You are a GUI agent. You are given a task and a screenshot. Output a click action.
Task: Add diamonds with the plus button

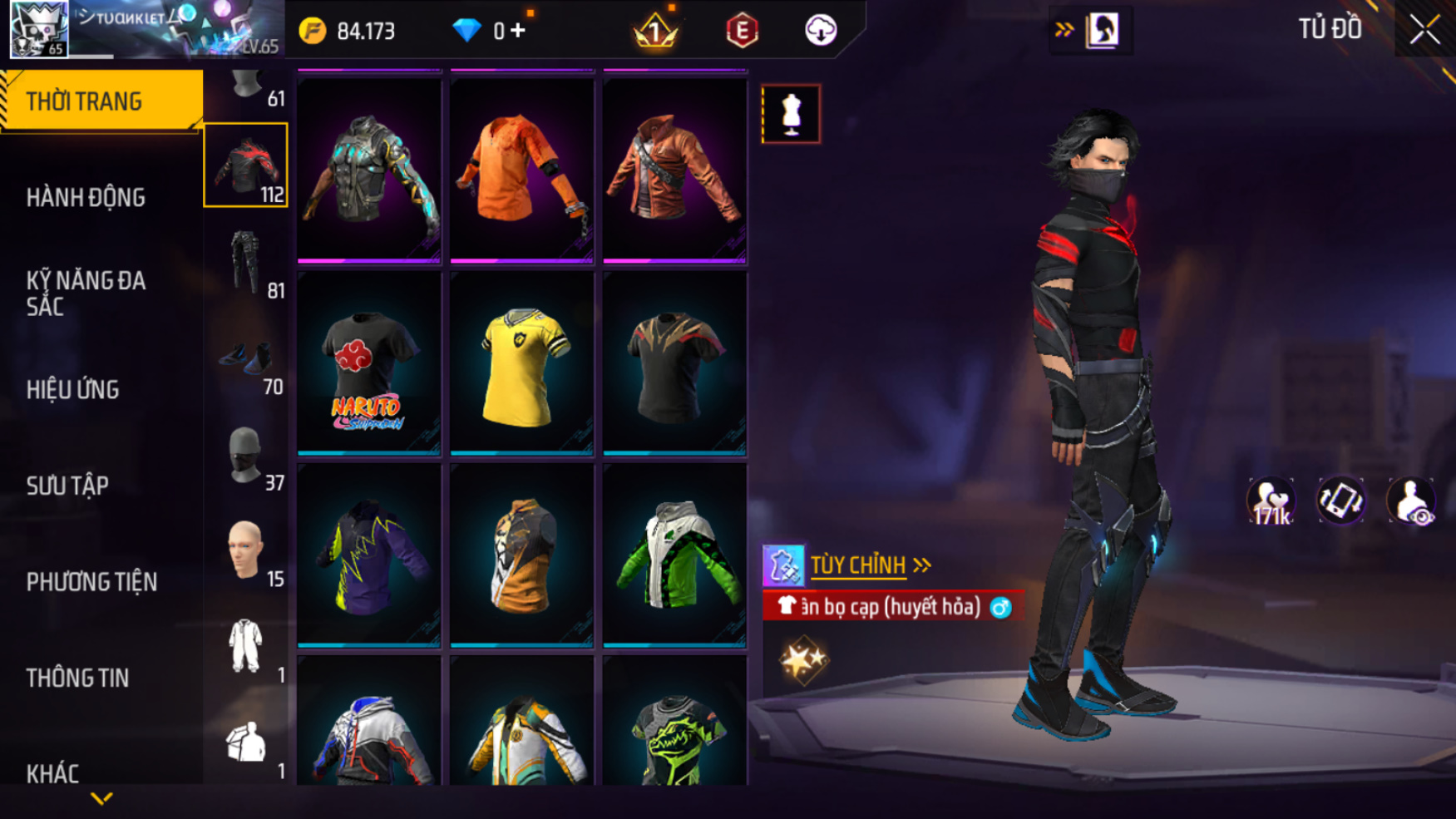tap(518, 31)
